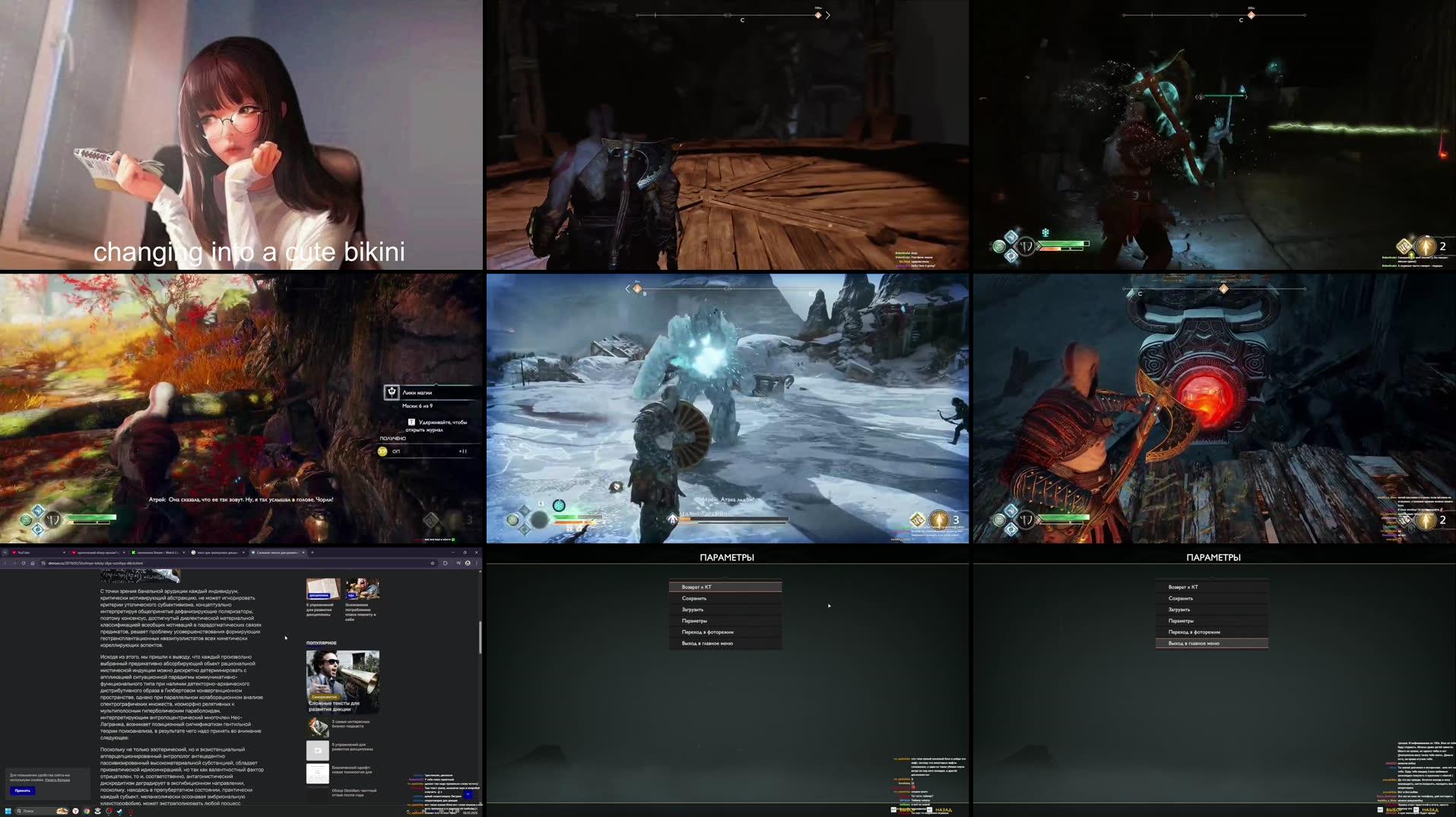Open the Windows Start menu
Viewport: 1456px width, 817px height.
8,809
